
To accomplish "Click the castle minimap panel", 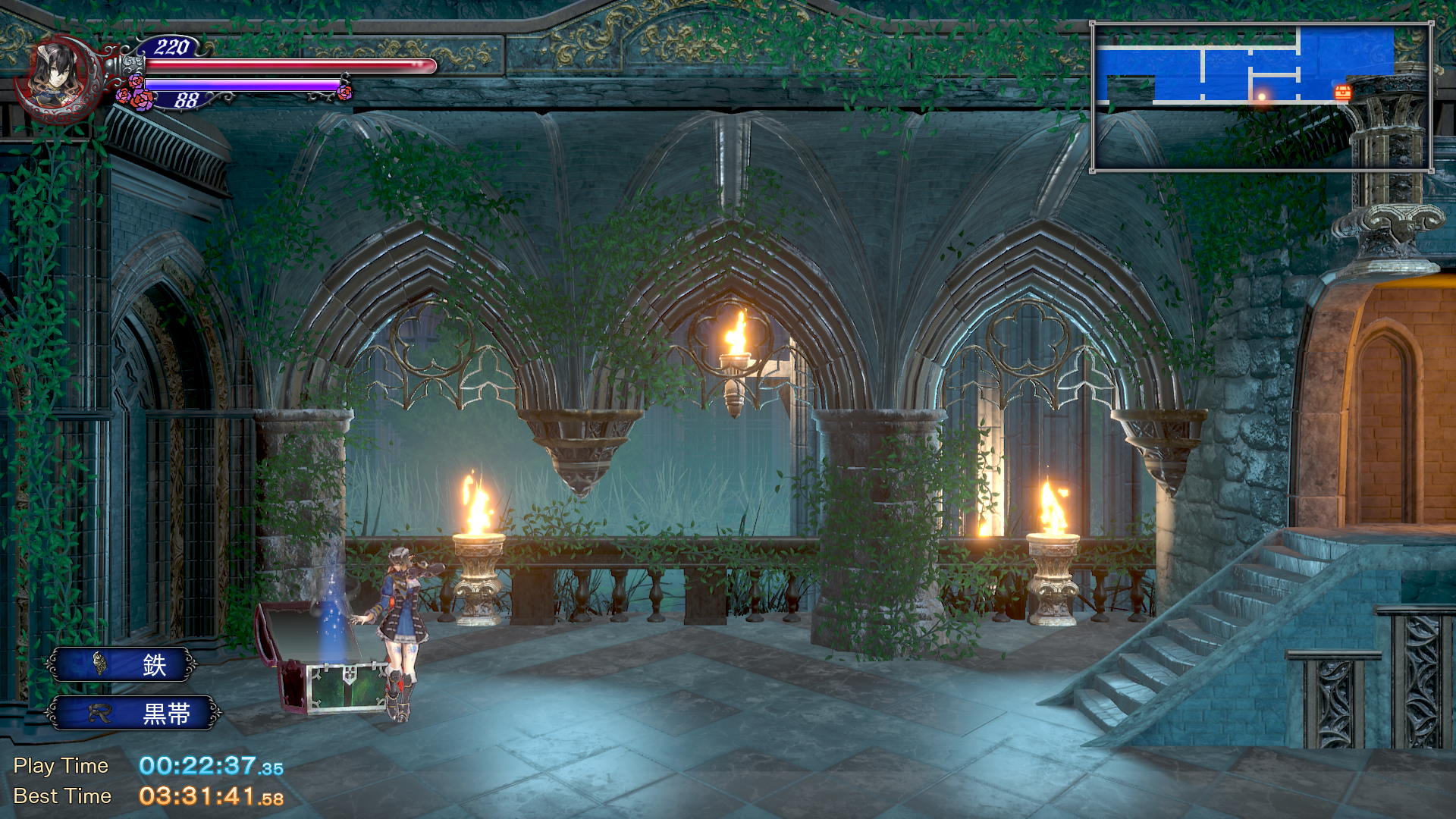I will pyautogui.click(x=1261, y=97).
